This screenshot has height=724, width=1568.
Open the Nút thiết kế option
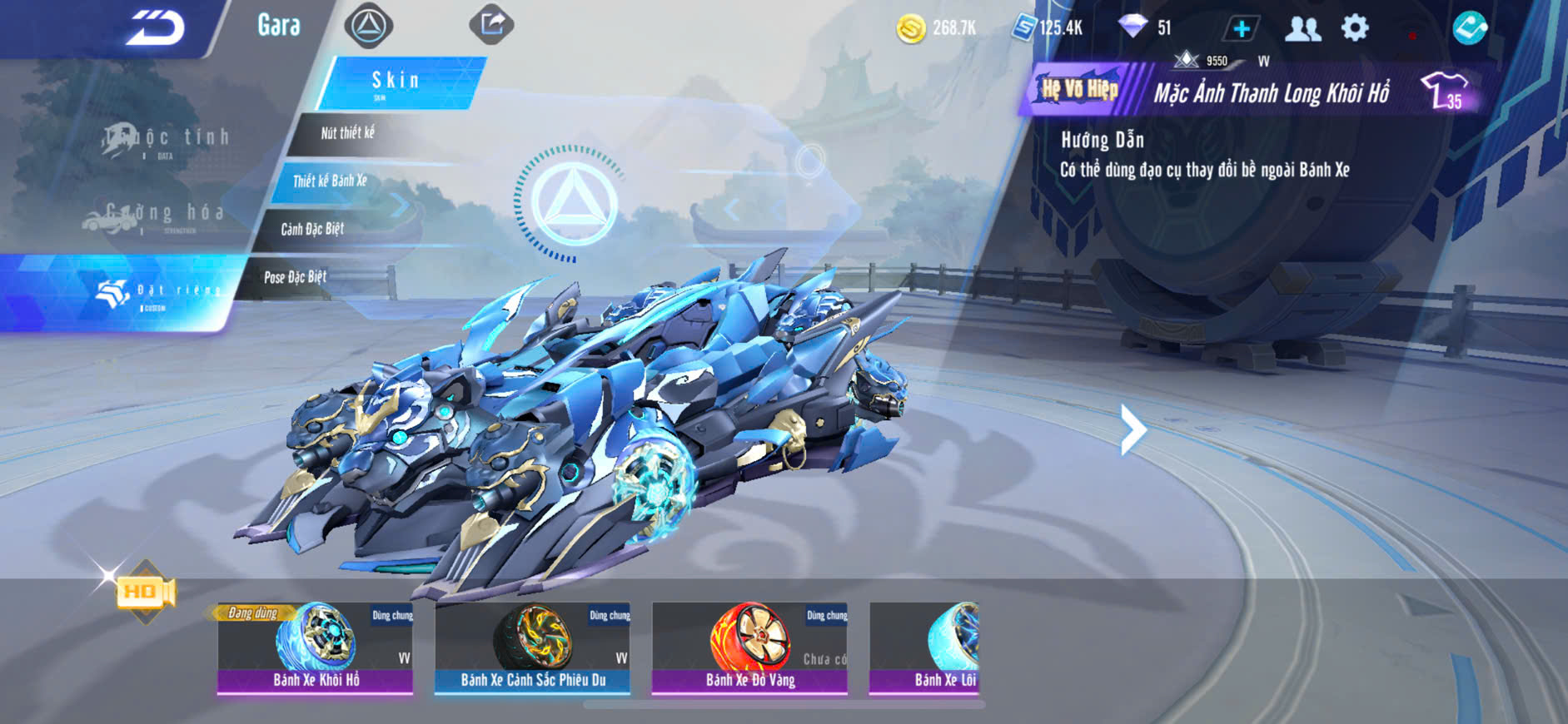[x=348, y=133]
